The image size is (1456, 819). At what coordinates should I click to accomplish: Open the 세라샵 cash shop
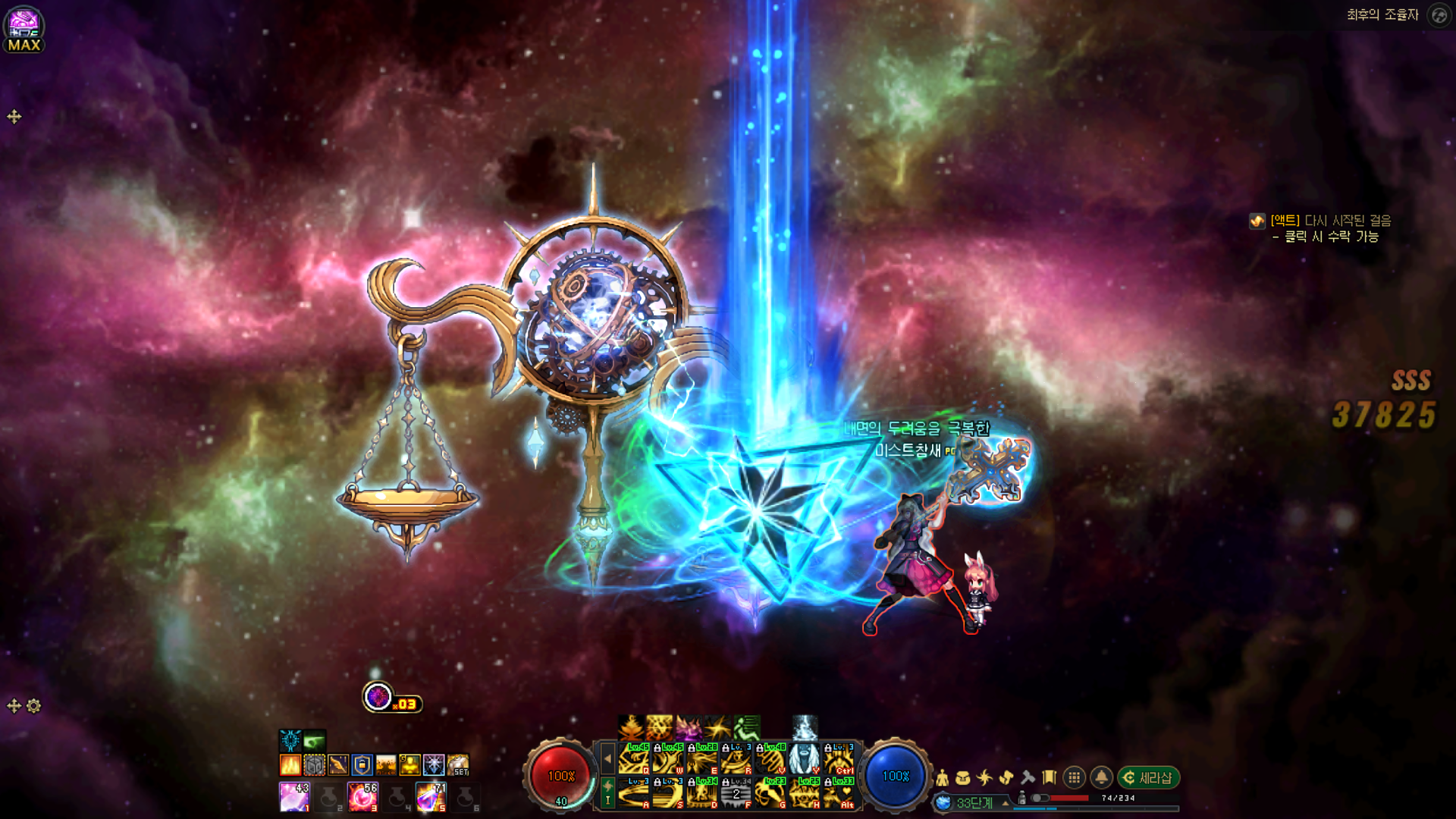1148,778
